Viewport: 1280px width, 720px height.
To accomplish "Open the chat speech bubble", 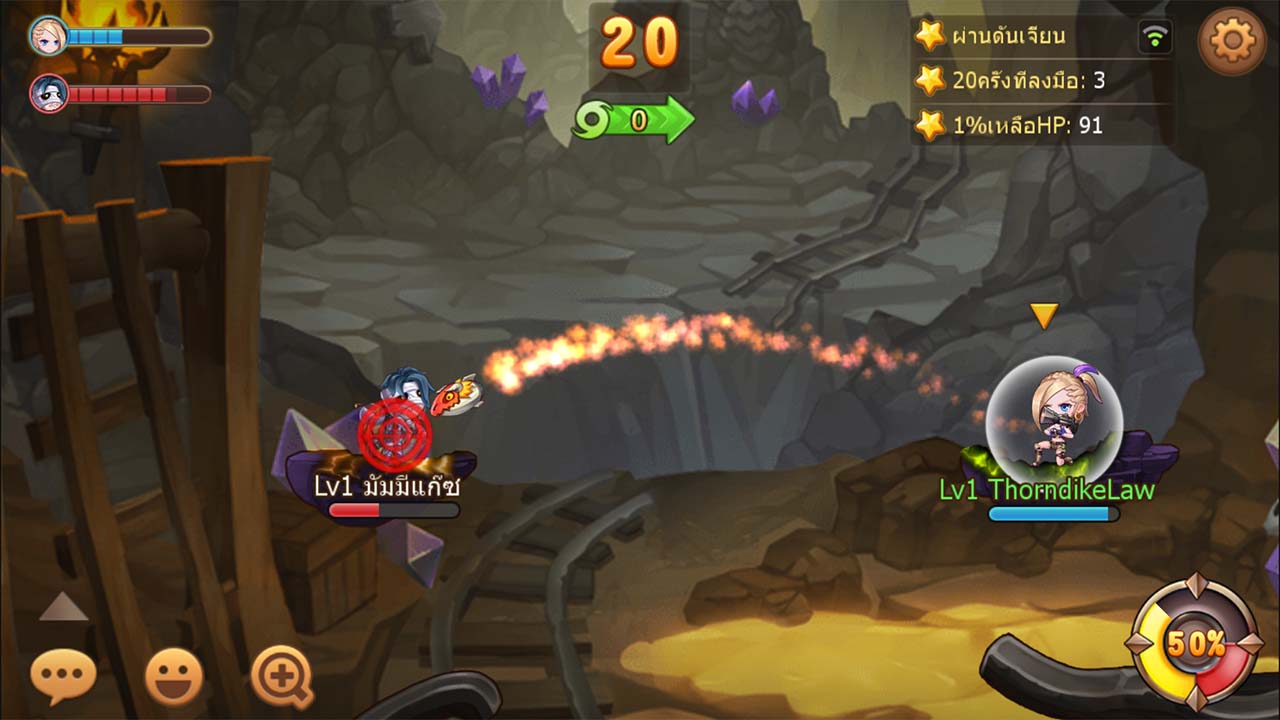I will click(63, 676).
